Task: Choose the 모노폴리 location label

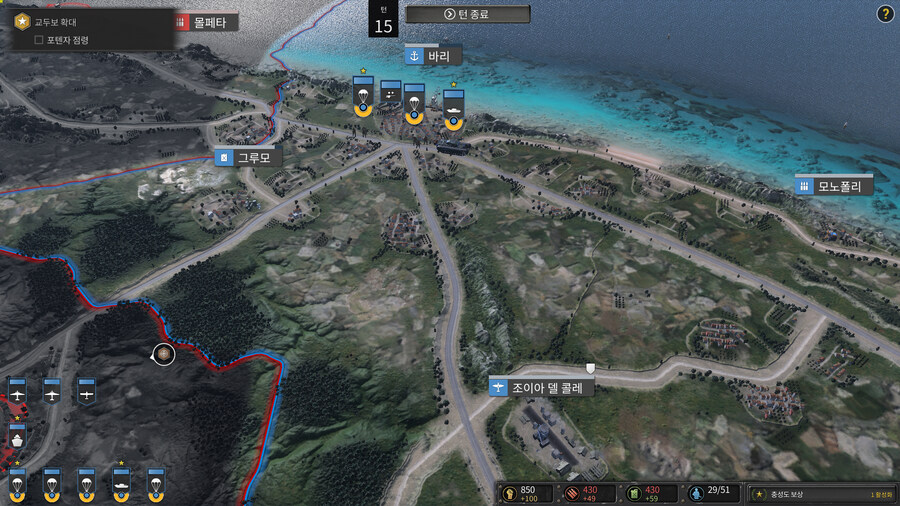Action: click(x=834, y=185)
